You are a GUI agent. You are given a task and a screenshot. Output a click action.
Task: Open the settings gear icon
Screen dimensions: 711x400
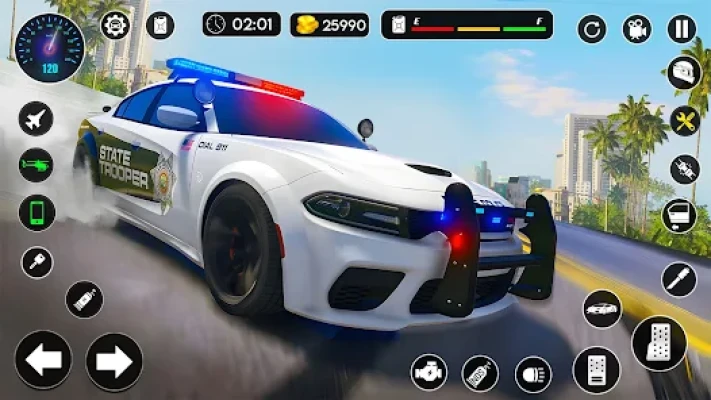pos(115,25)
